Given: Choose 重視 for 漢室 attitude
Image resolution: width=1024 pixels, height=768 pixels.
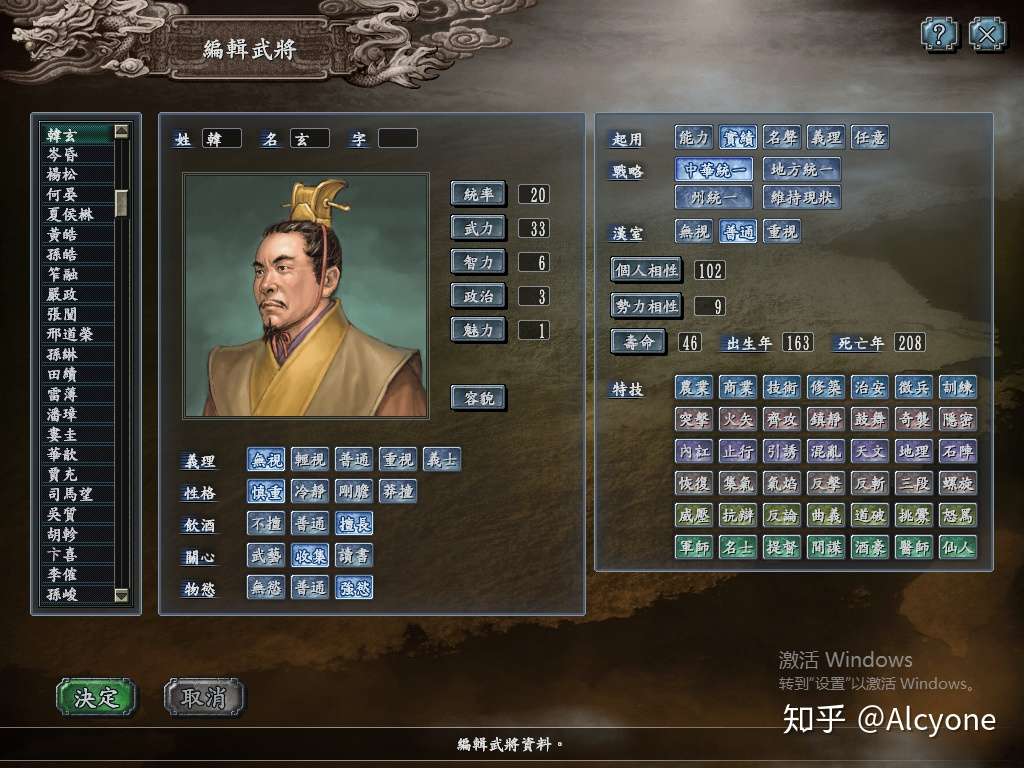Looking at the screenshot, I should [782, 232].
